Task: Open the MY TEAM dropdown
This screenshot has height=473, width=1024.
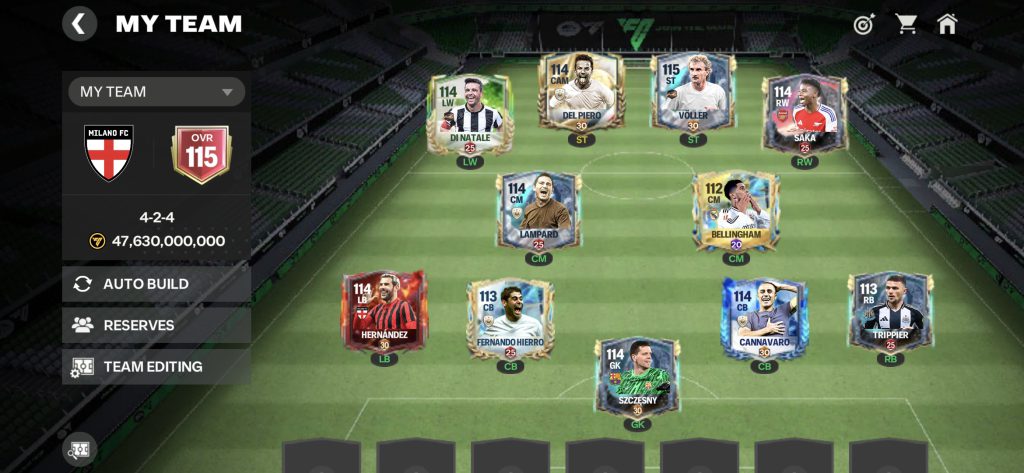Action: pyautogui.click(x=156, y=92)
